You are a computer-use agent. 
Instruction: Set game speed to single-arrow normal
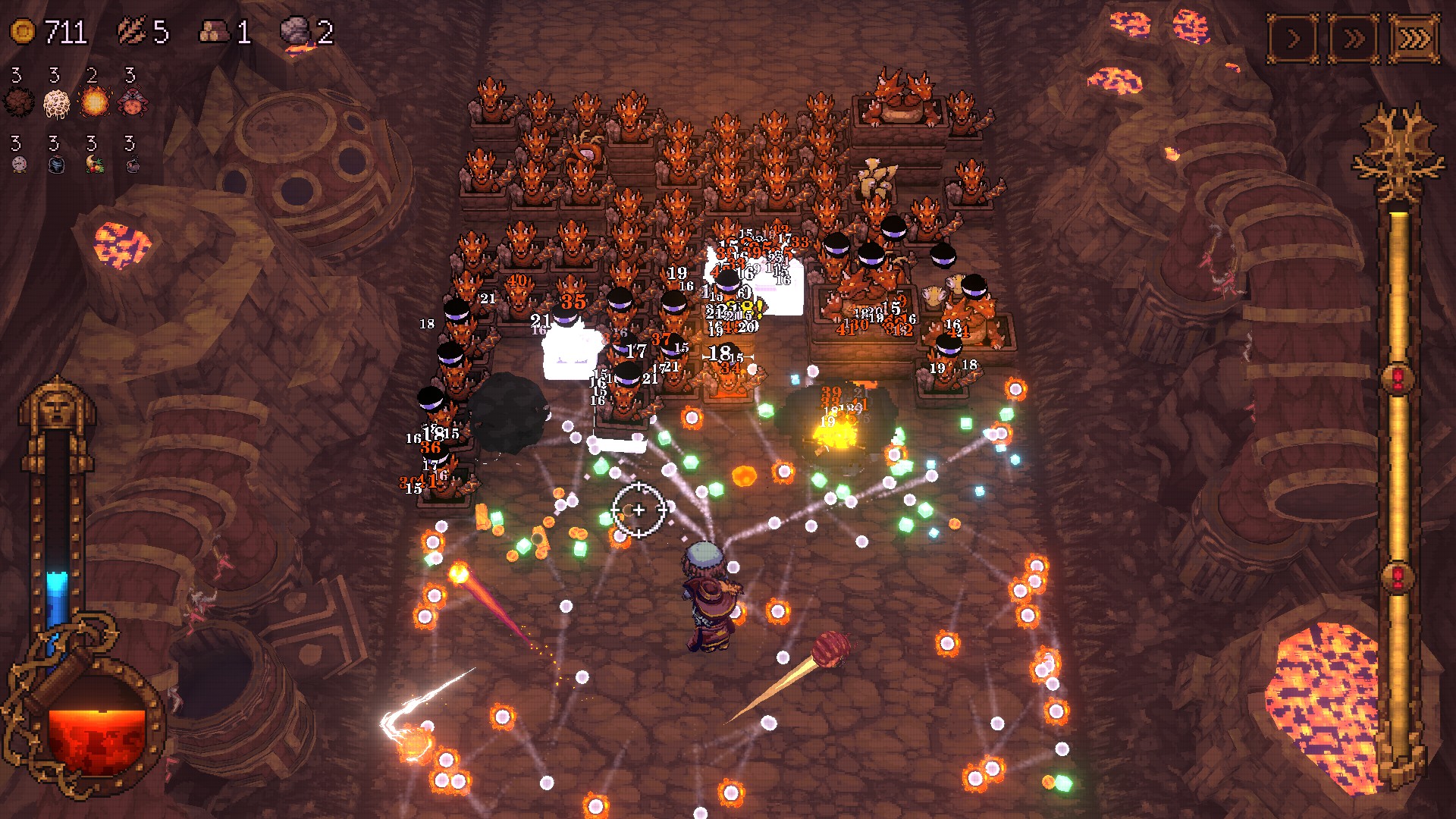(1293, 38)
